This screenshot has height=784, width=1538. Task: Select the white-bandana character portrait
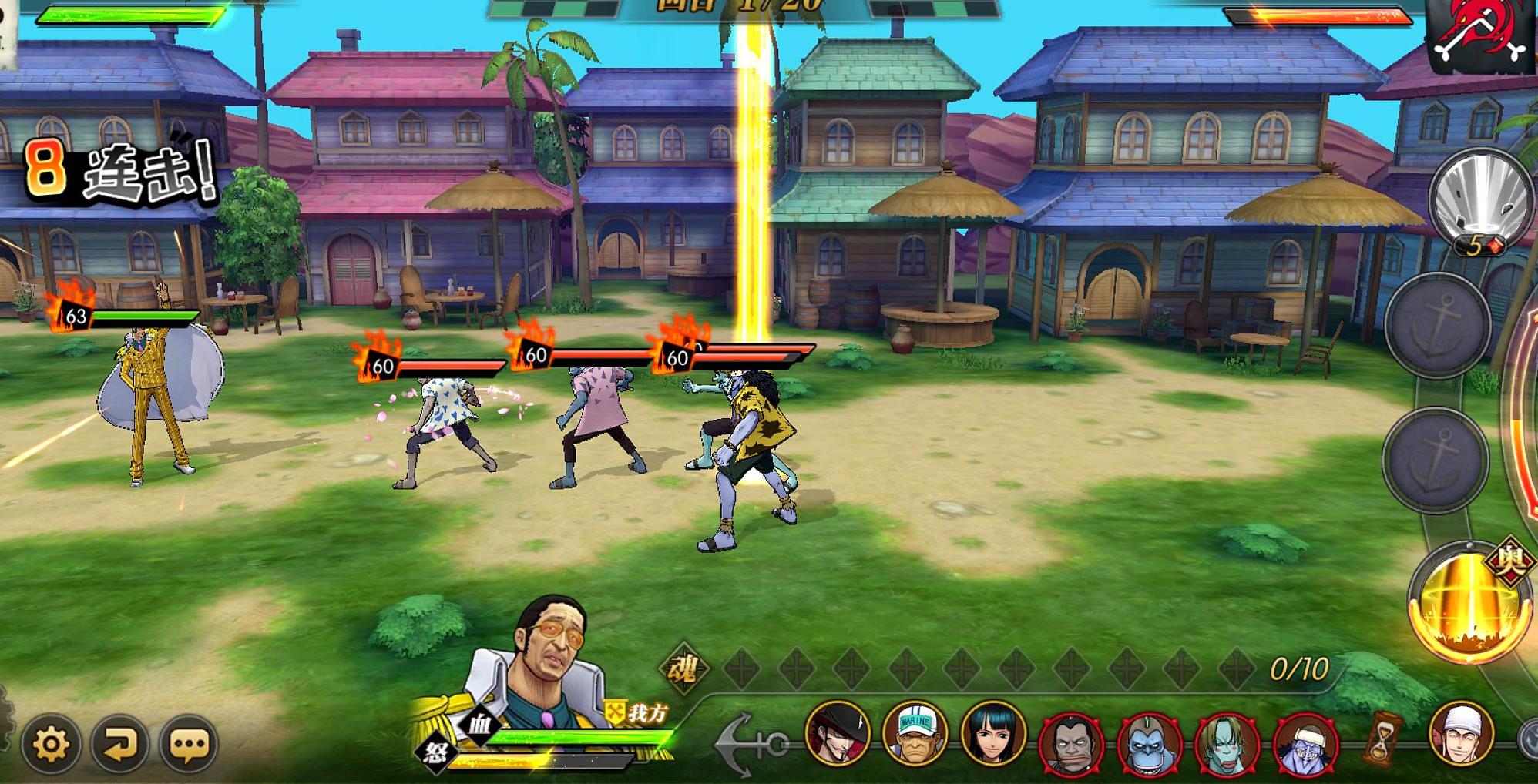[1461, 733]
